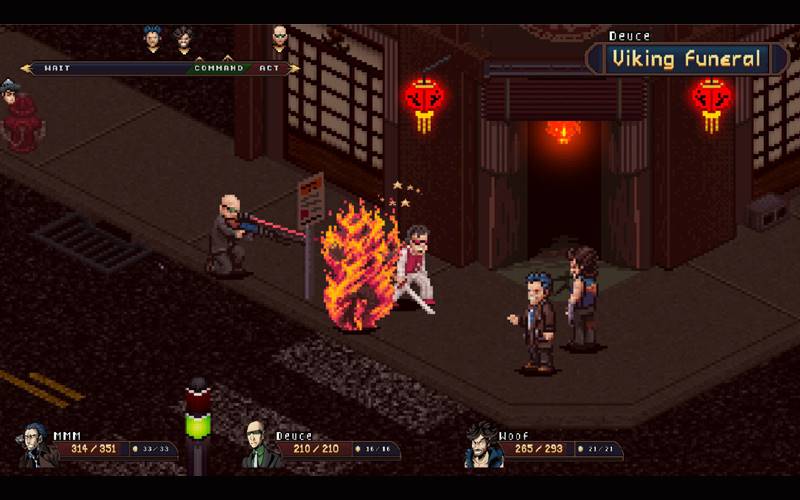
Task: Click the blue-haired portrait on the turn timeline
Action: 153,41
